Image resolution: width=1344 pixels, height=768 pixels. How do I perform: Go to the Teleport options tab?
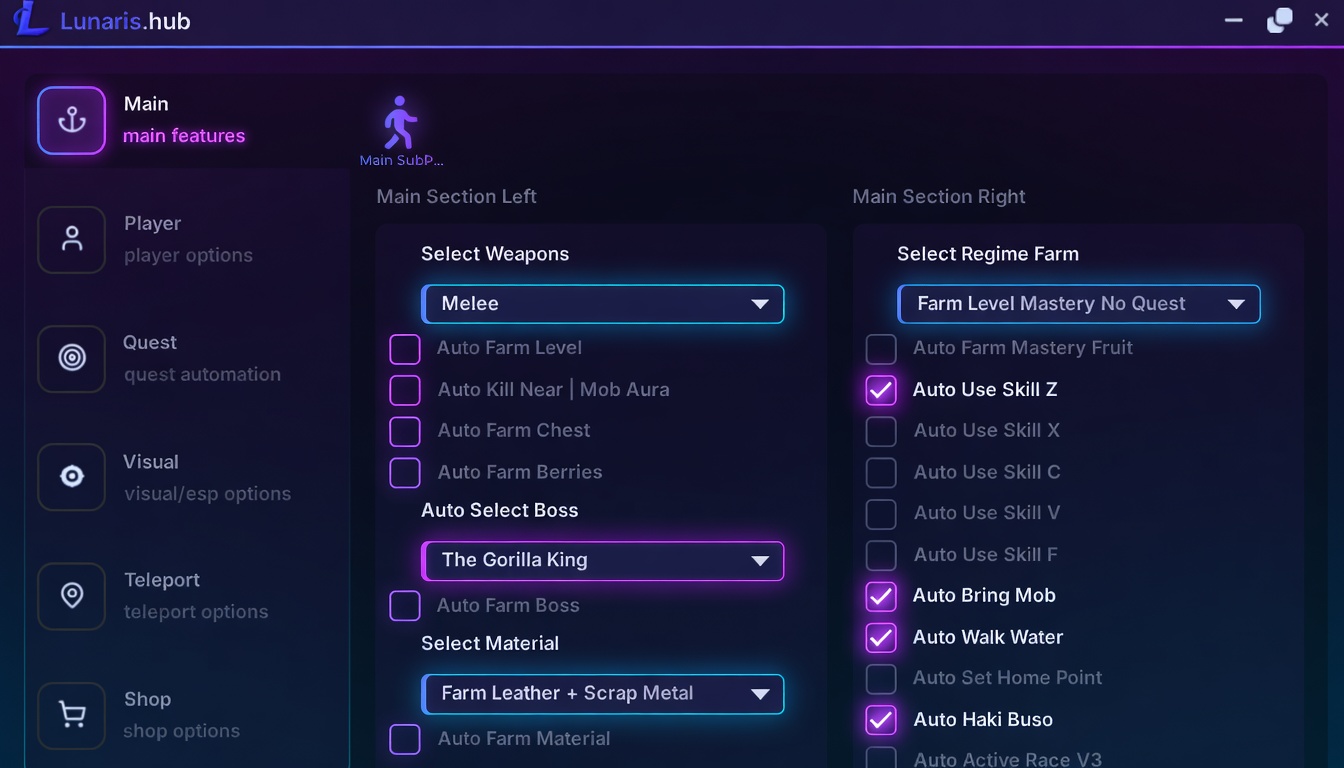[x=72, y=596]
